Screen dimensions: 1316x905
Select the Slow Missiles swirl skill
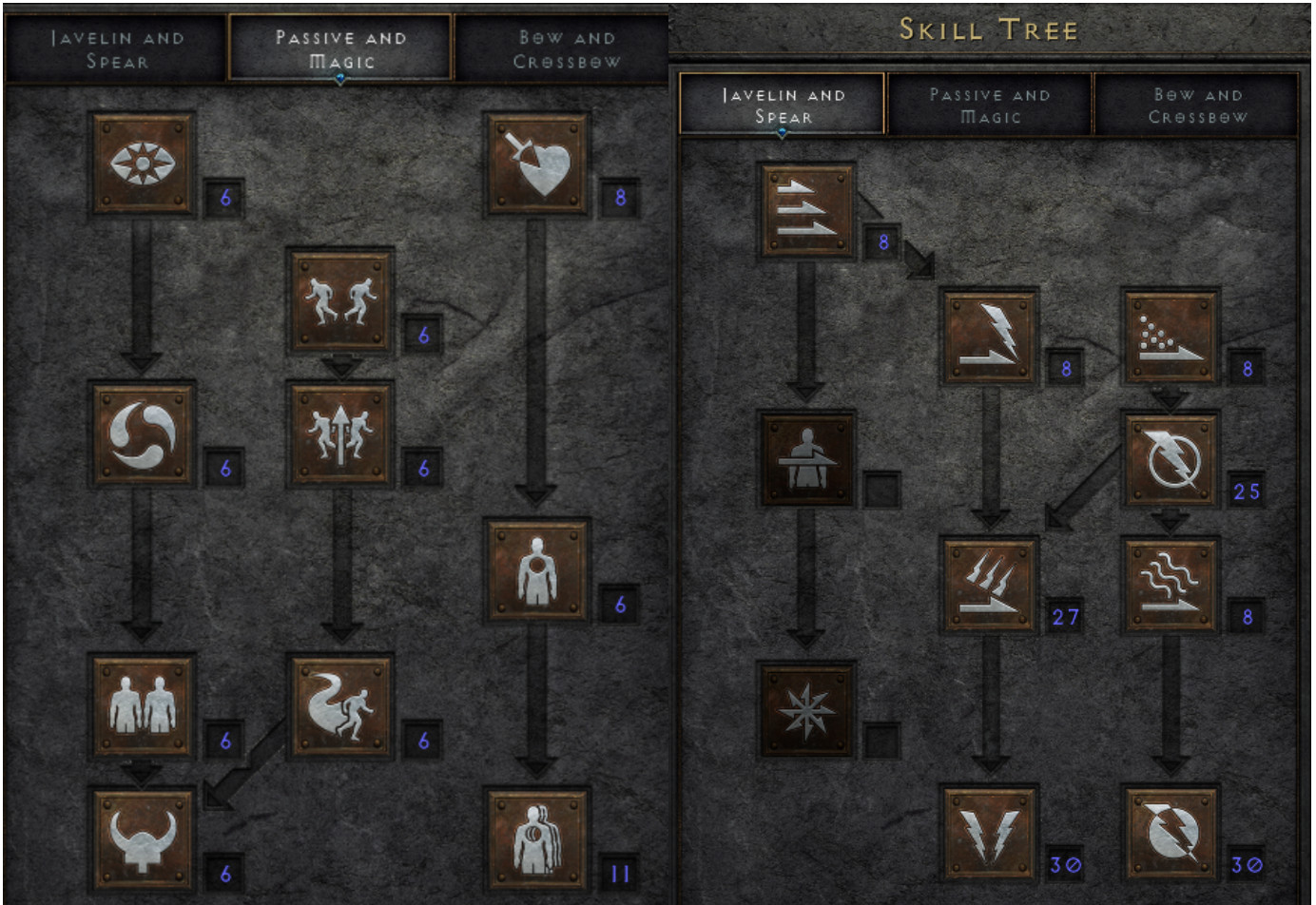143,434
